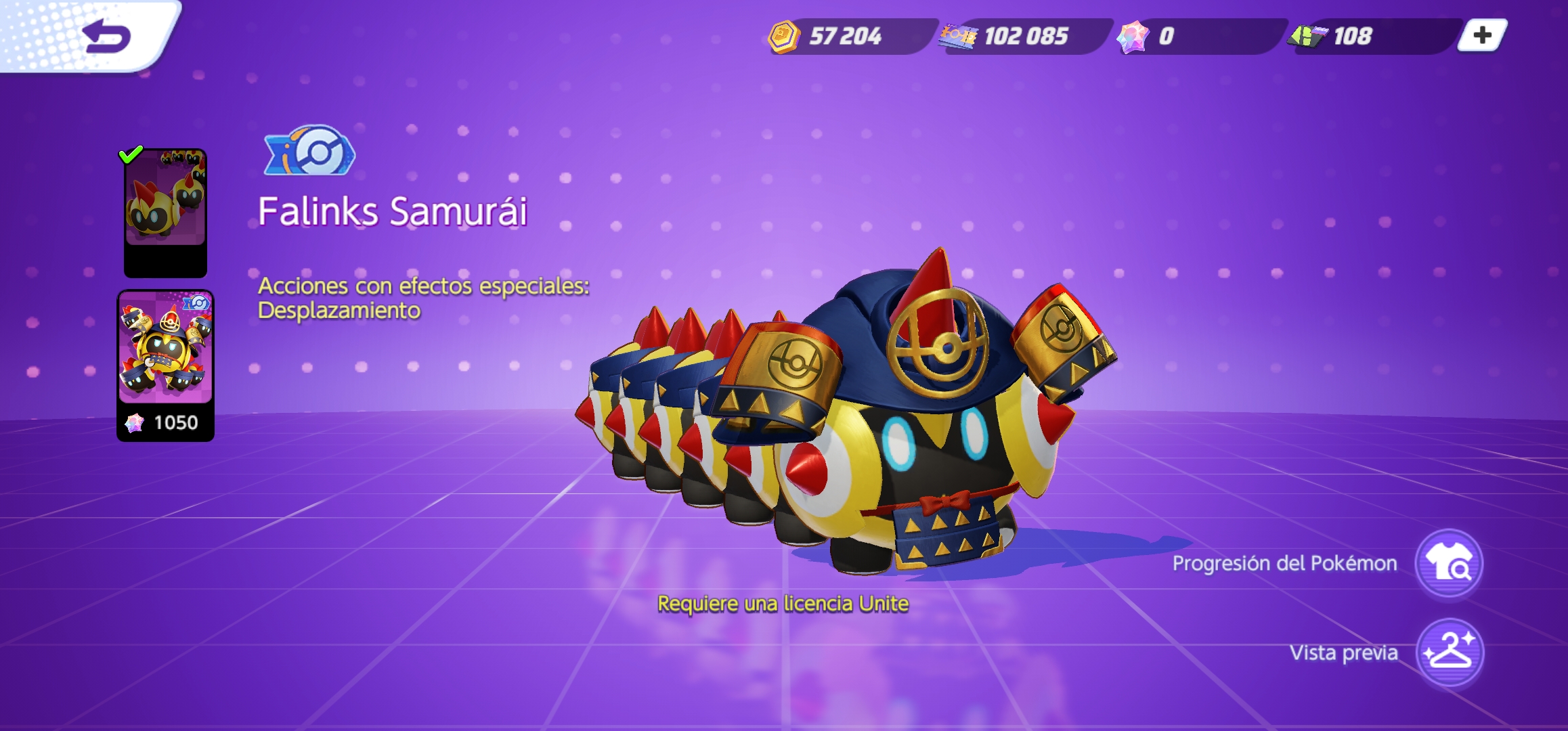Add more gems with the plus button
The width and height of the screenshot is (1568, 731).
point(1481,35)
